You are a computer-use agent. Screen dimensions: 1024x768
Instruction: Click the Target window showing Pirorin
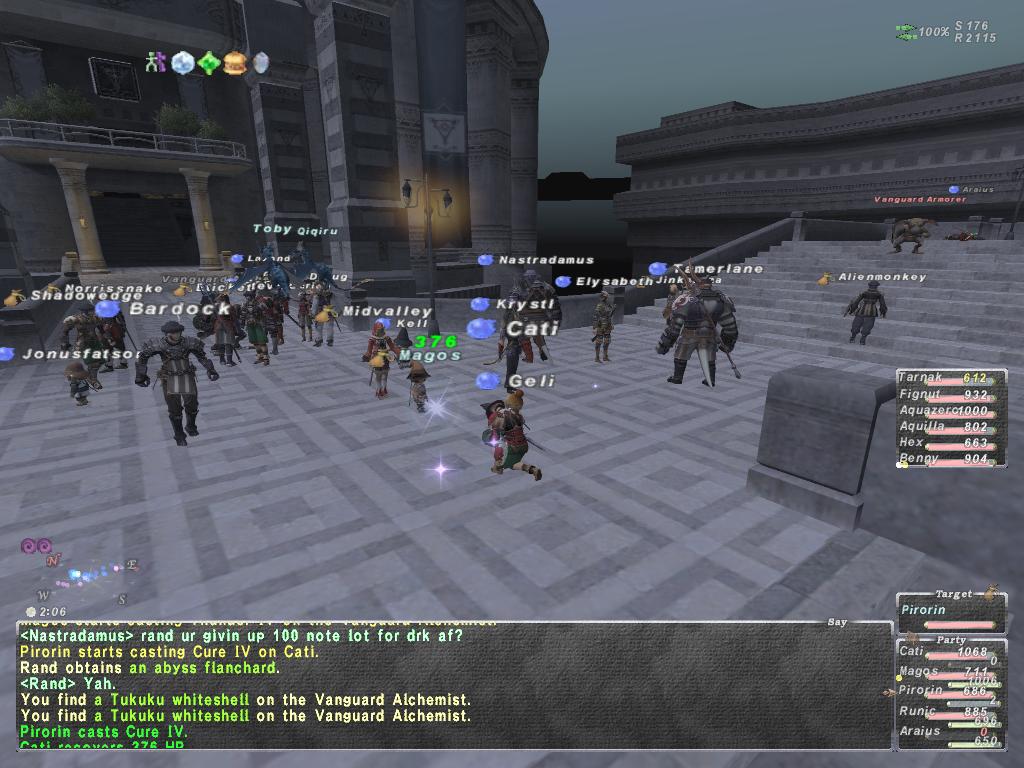point(949,610)
